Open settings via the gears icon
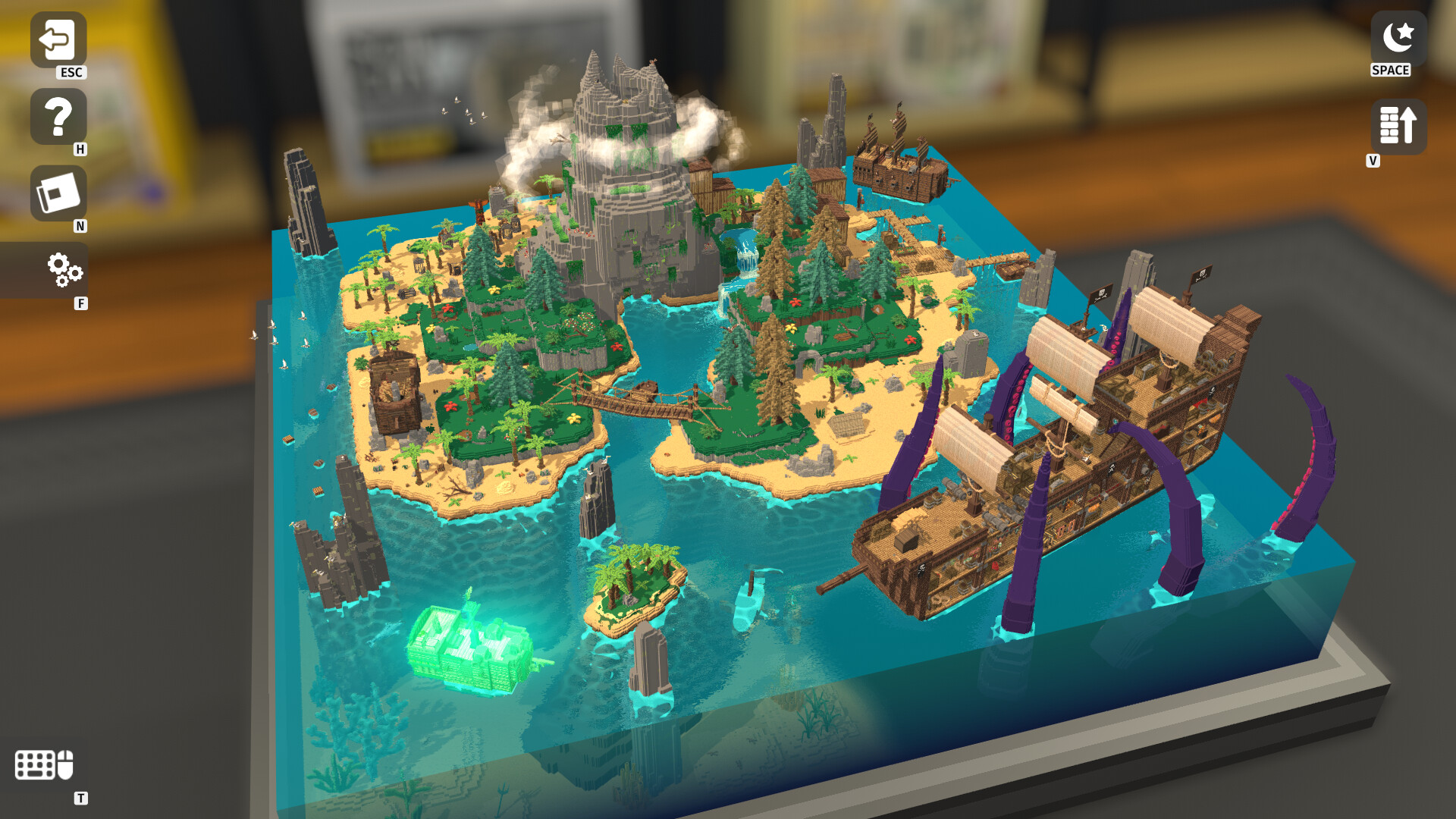The image size is (1456, 819). point(64,271)
